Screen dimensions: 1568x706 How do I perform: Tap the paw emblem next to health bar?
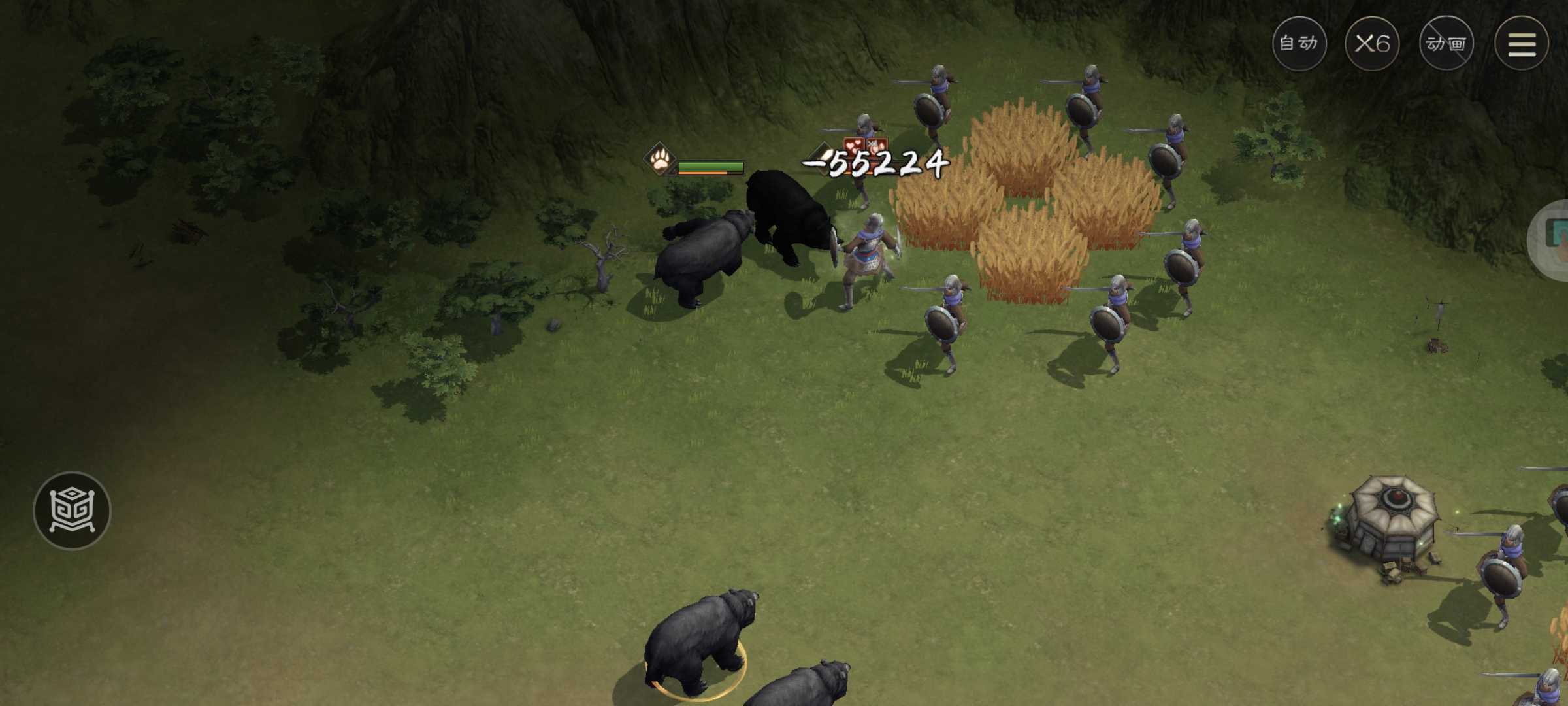tap(659, 165)
